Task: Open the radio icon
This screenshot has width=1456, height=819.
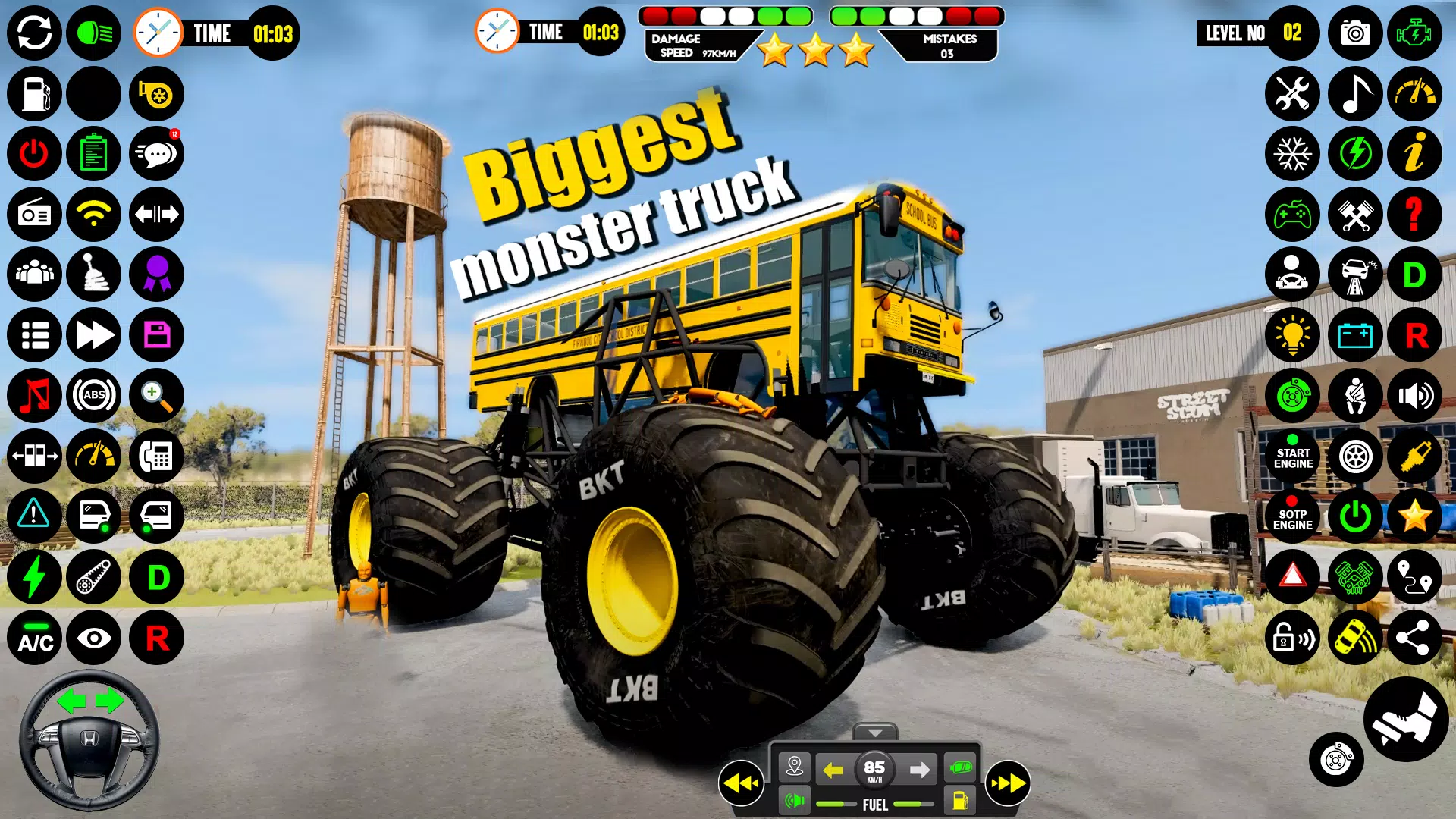Action: pyautogui.click(x=34, y=215)
